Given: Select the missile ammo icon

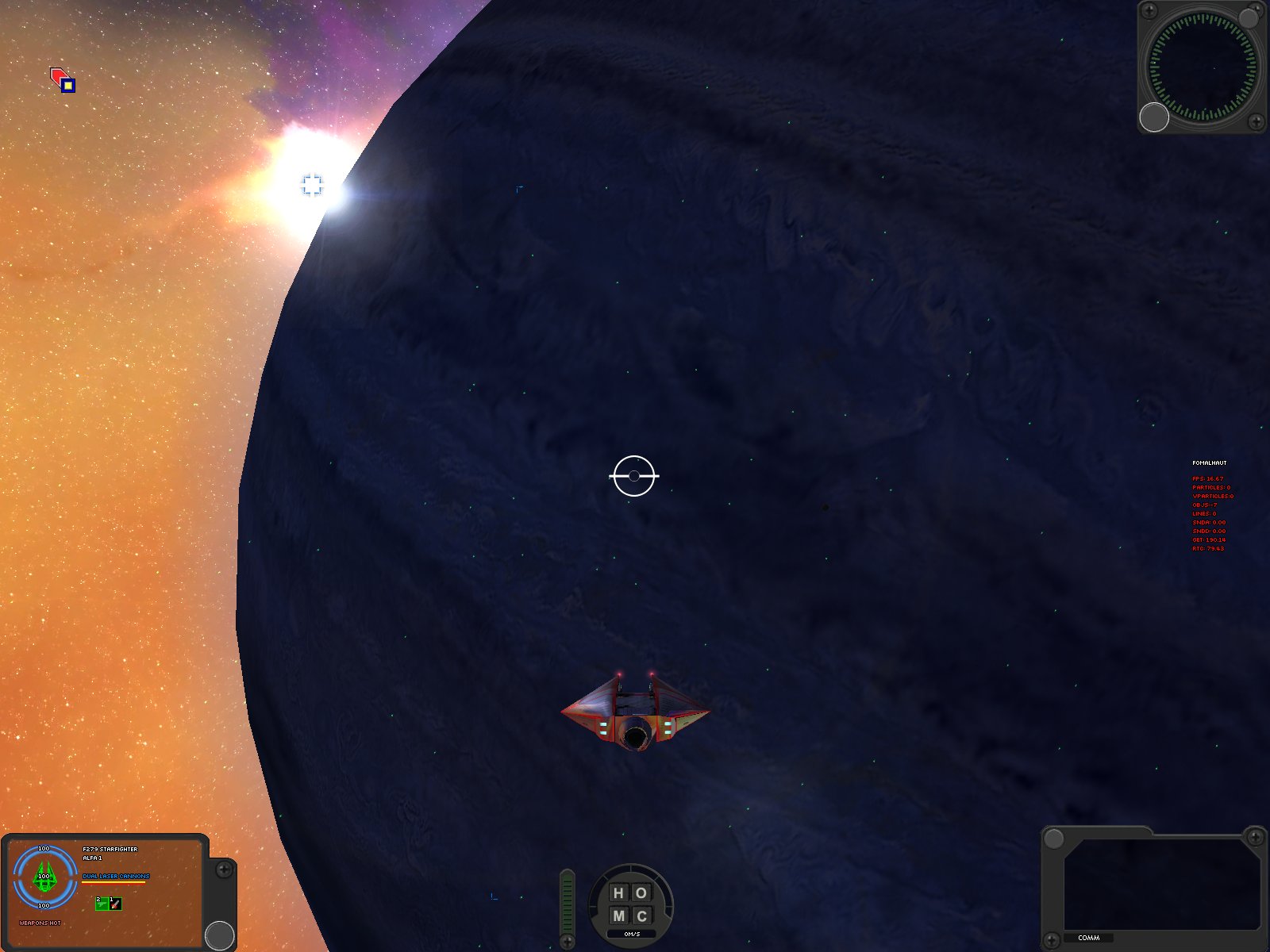Looking at the screenshot, I should (115, 904).
